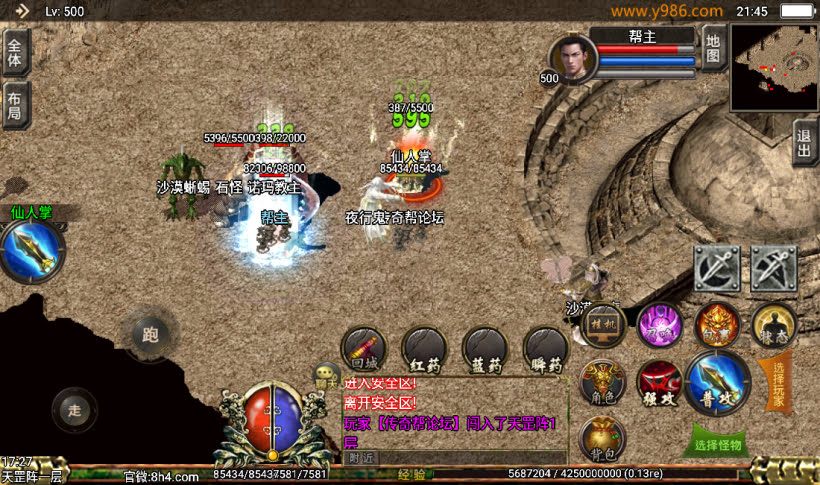The height and width of the screenshot is (485, 820).
Task: Use the 红药 health potion slot
Action: 424,349
